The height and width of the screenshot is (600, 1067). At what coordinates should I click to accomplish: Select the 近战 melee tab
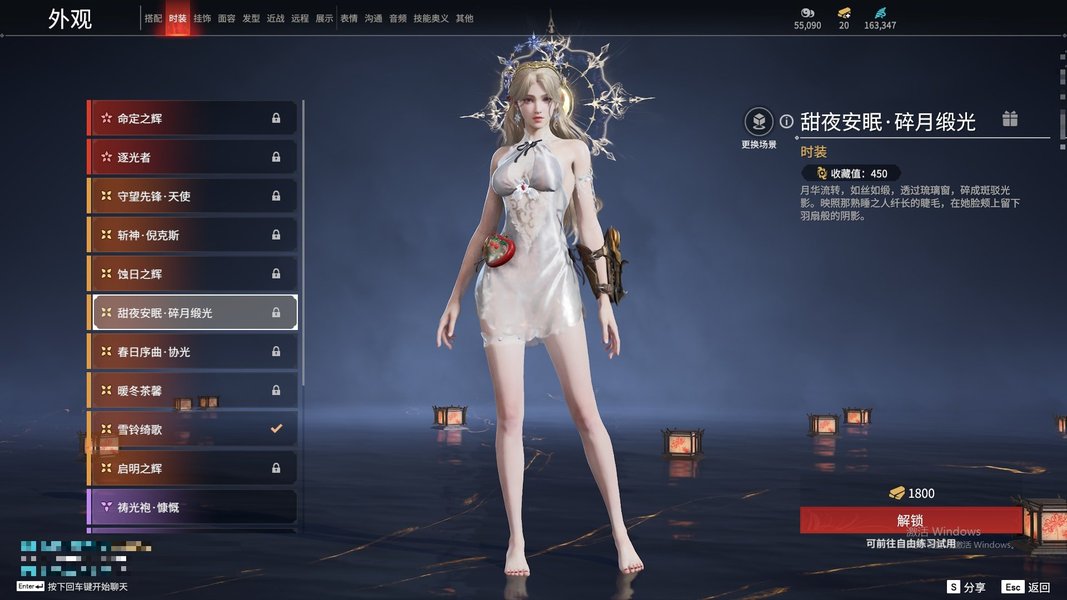click(x=276, y=18)
